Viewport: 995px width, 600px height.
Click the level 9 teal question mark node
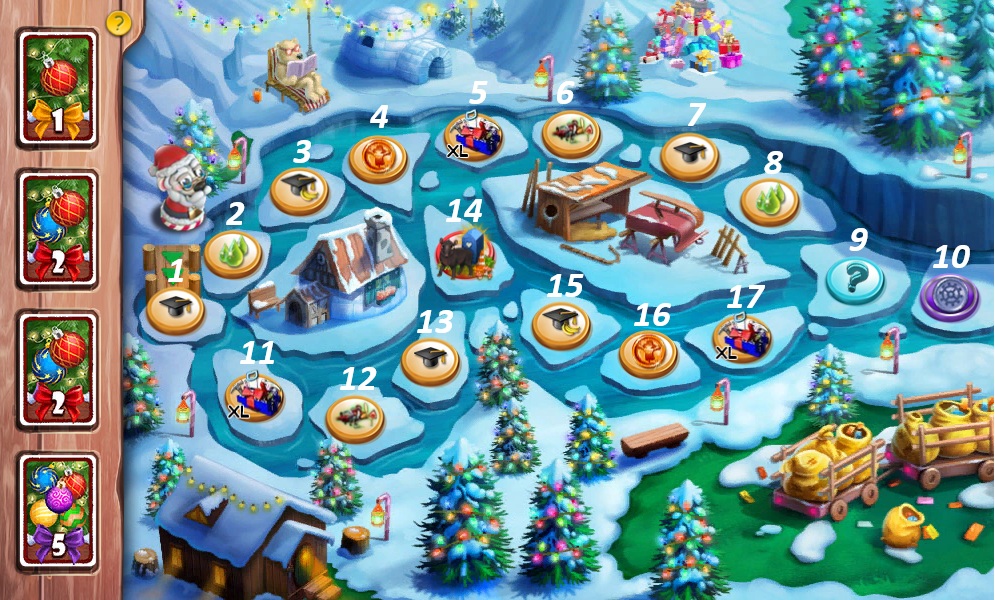(x=854, y=280)
